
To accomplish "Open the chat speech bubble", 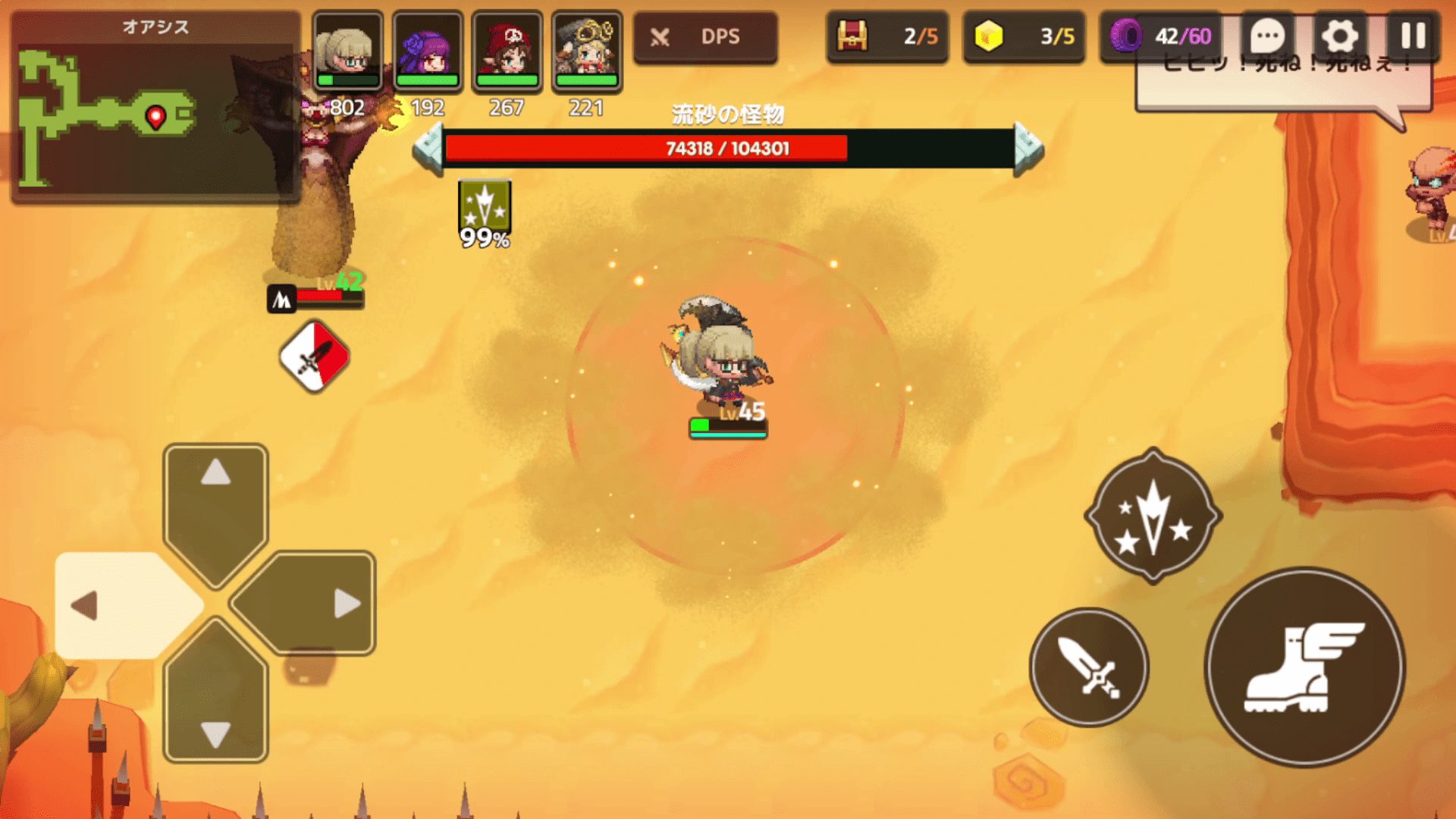I will pyautogui.click(x=1267, y=36).
